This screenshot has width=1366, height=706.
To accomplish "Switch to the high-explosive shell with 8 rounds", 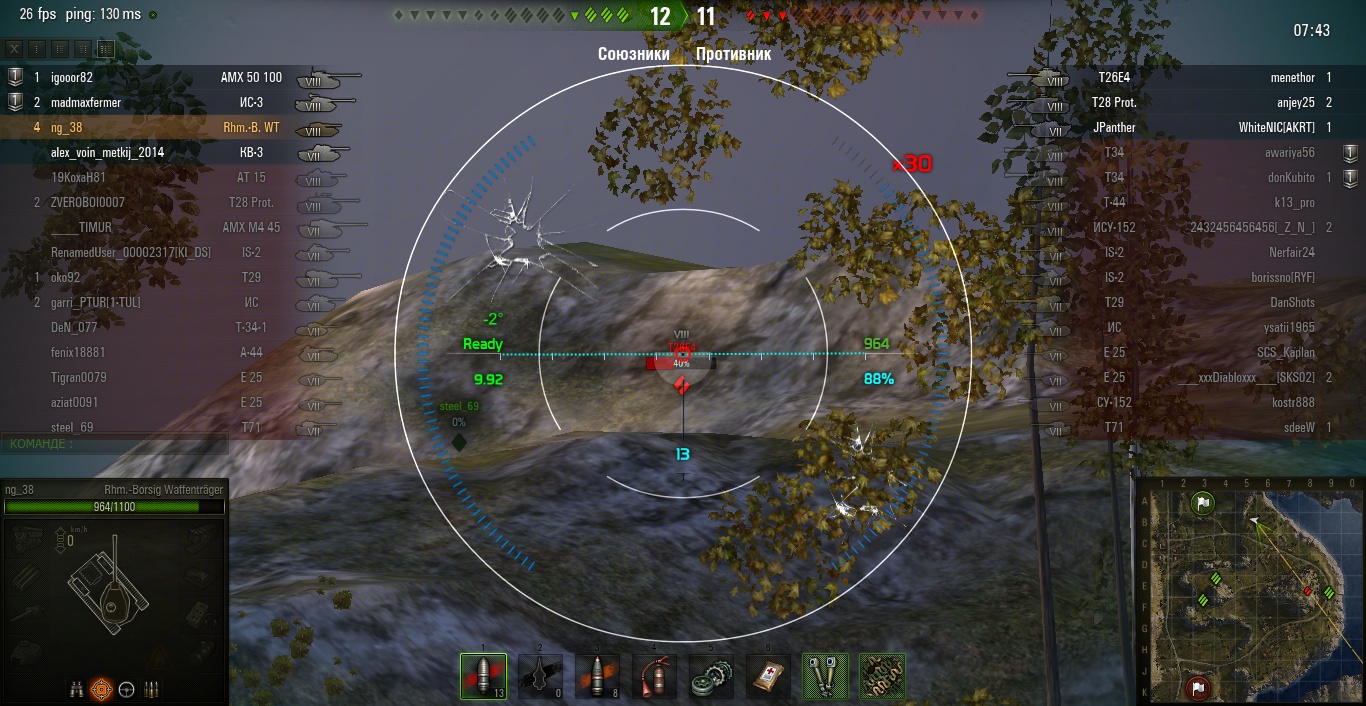I will (597, 677).
